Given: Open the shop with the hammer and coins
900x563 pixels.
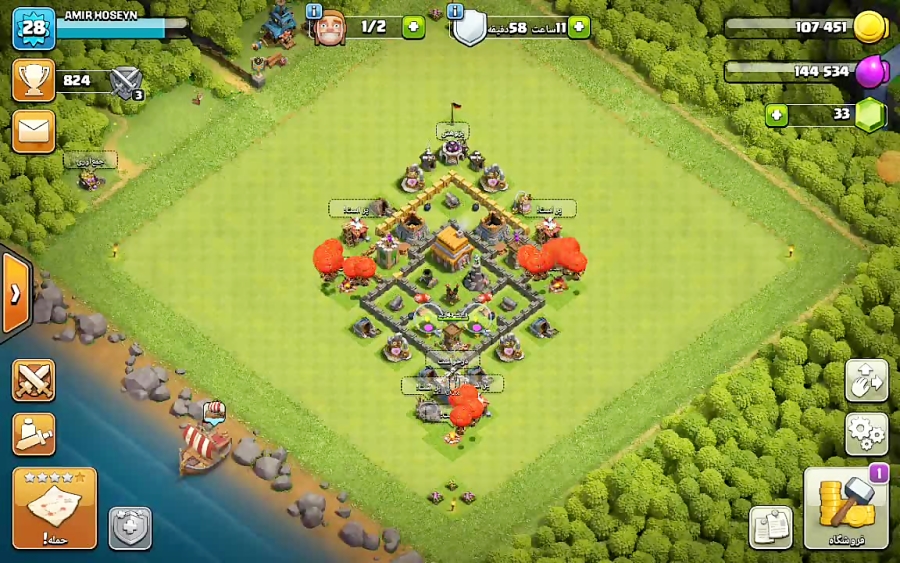Looking at the screenshot, I should click(845, 508).
